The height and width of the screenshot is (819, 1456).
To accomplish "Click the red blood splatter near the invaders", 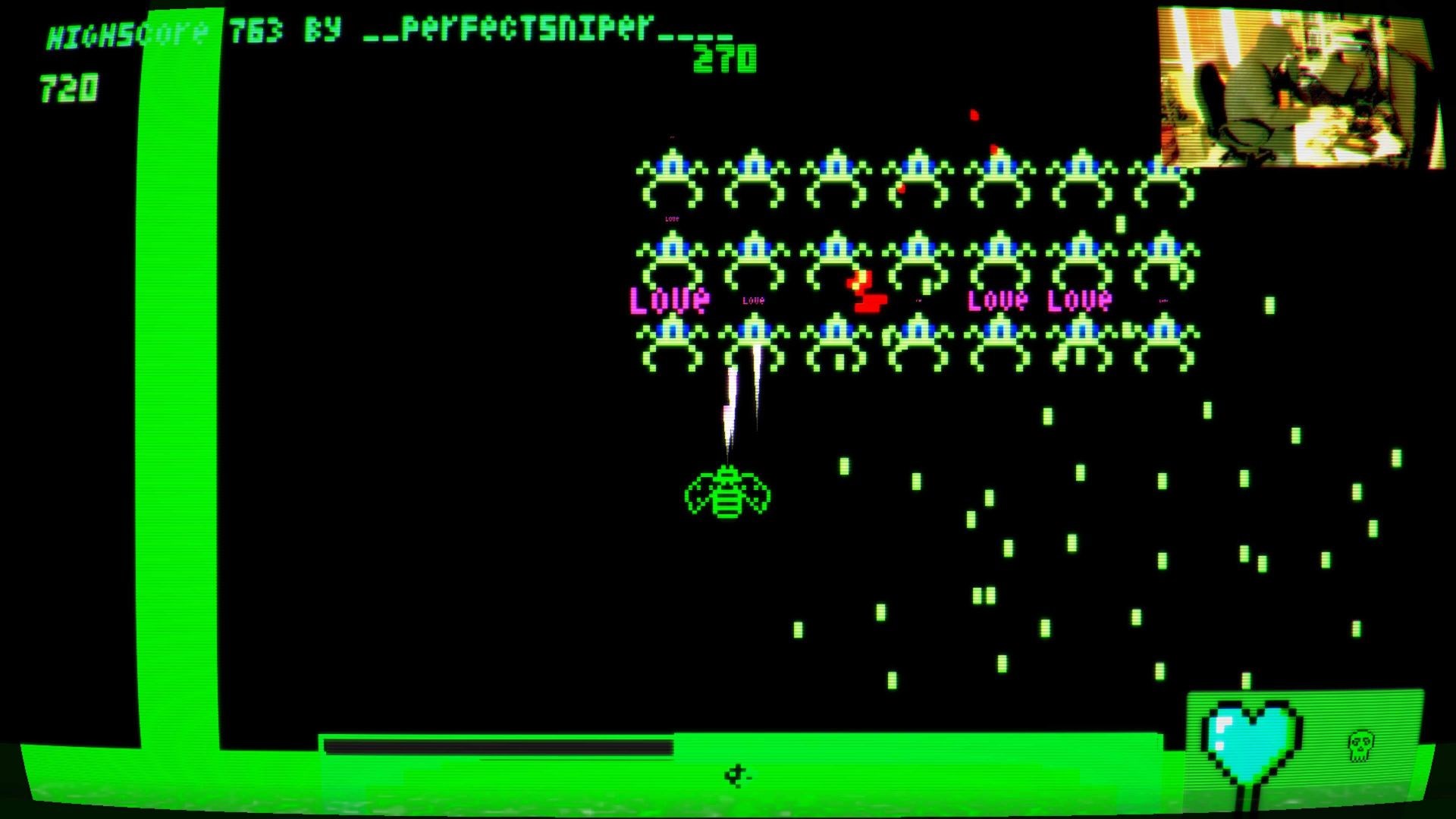I will tap(974, 115).
